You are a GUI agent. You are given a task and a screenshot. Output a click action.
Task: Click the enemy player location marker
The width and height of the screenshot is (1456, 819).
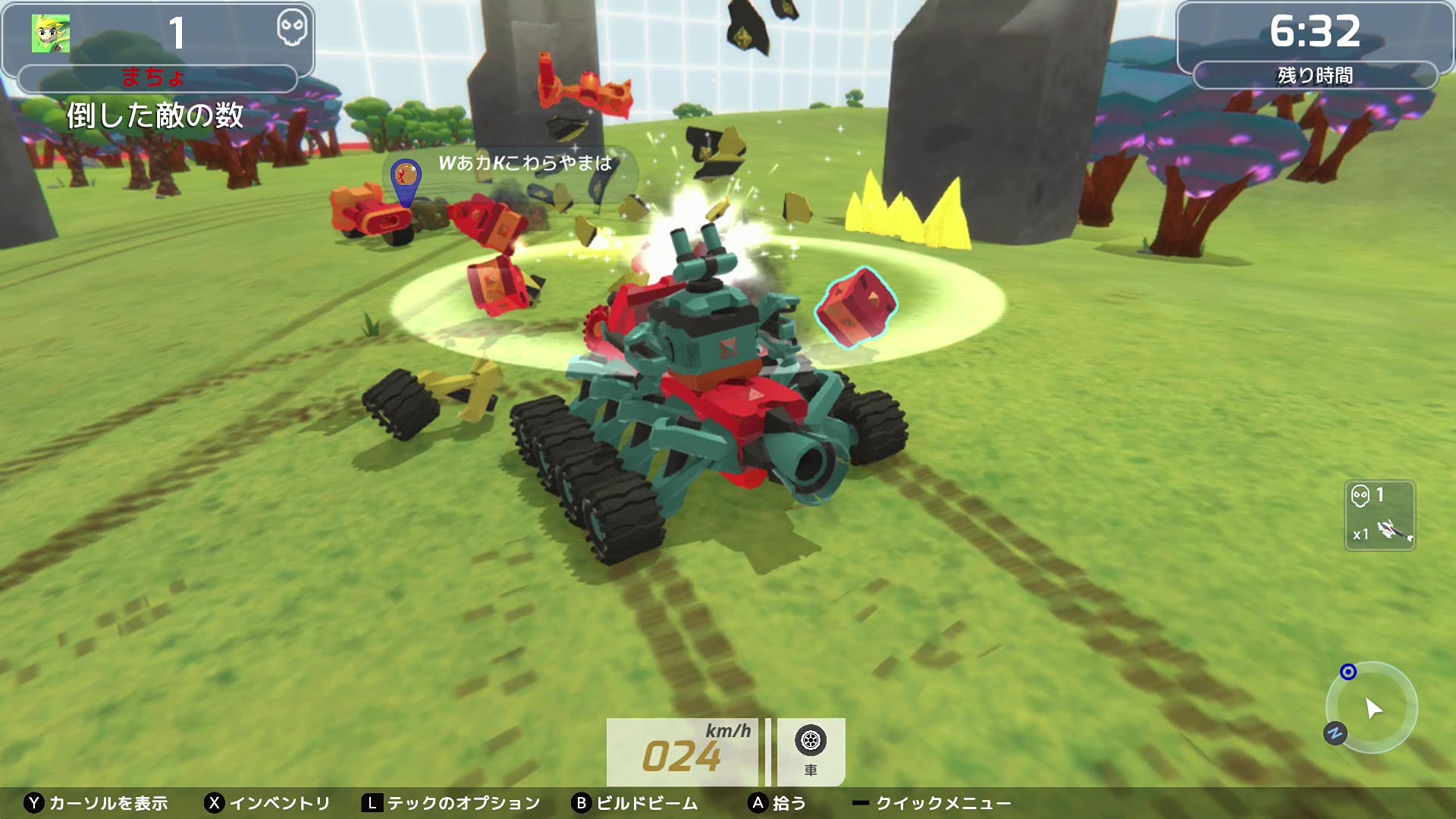(406, 178)
